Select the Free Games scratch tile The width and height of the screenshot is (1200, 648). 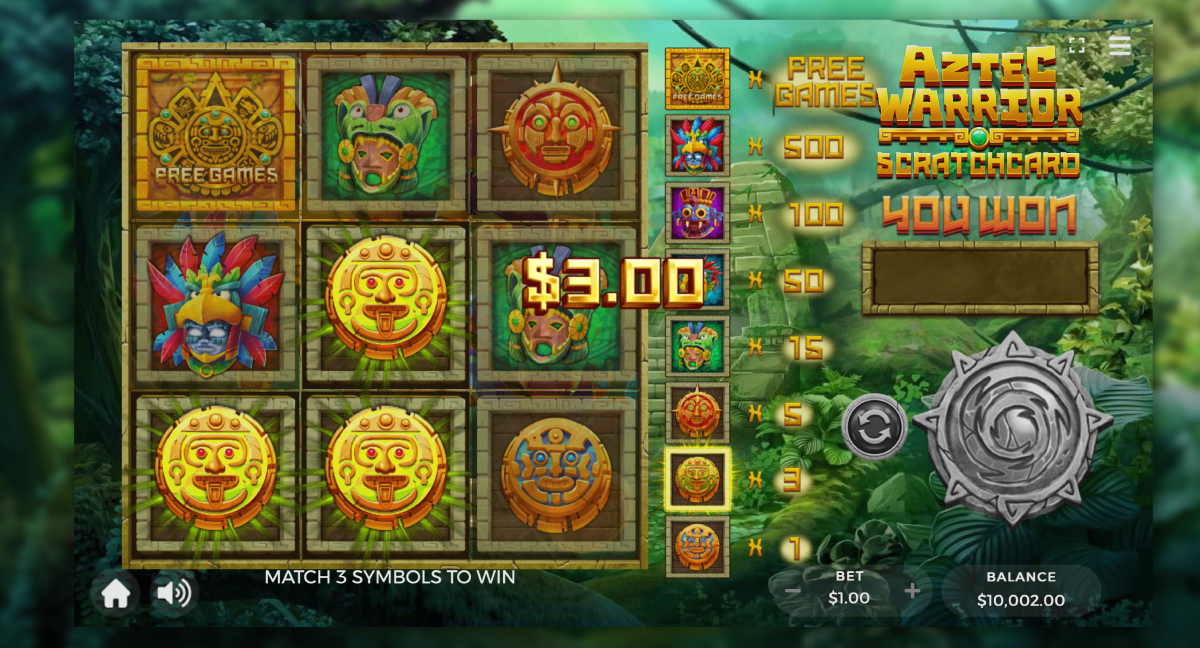[x=216, y=133]
